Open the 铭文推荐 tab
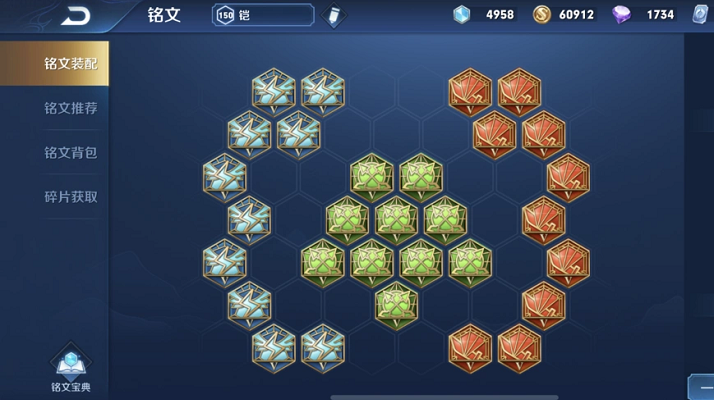The image size is (714, 400). pos(70,108)
